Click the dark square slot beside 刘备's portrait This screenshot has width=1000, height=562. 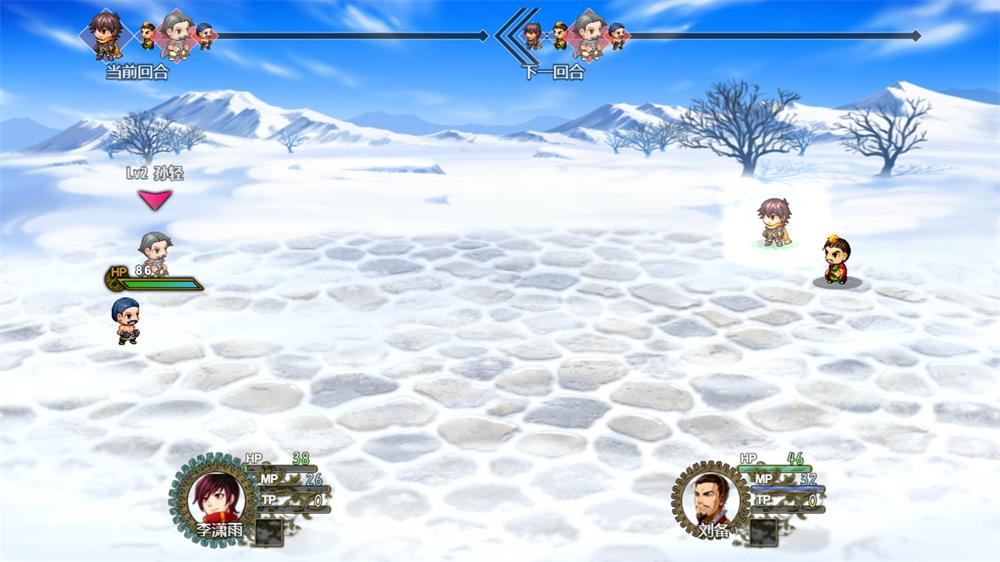coord(765,532)
